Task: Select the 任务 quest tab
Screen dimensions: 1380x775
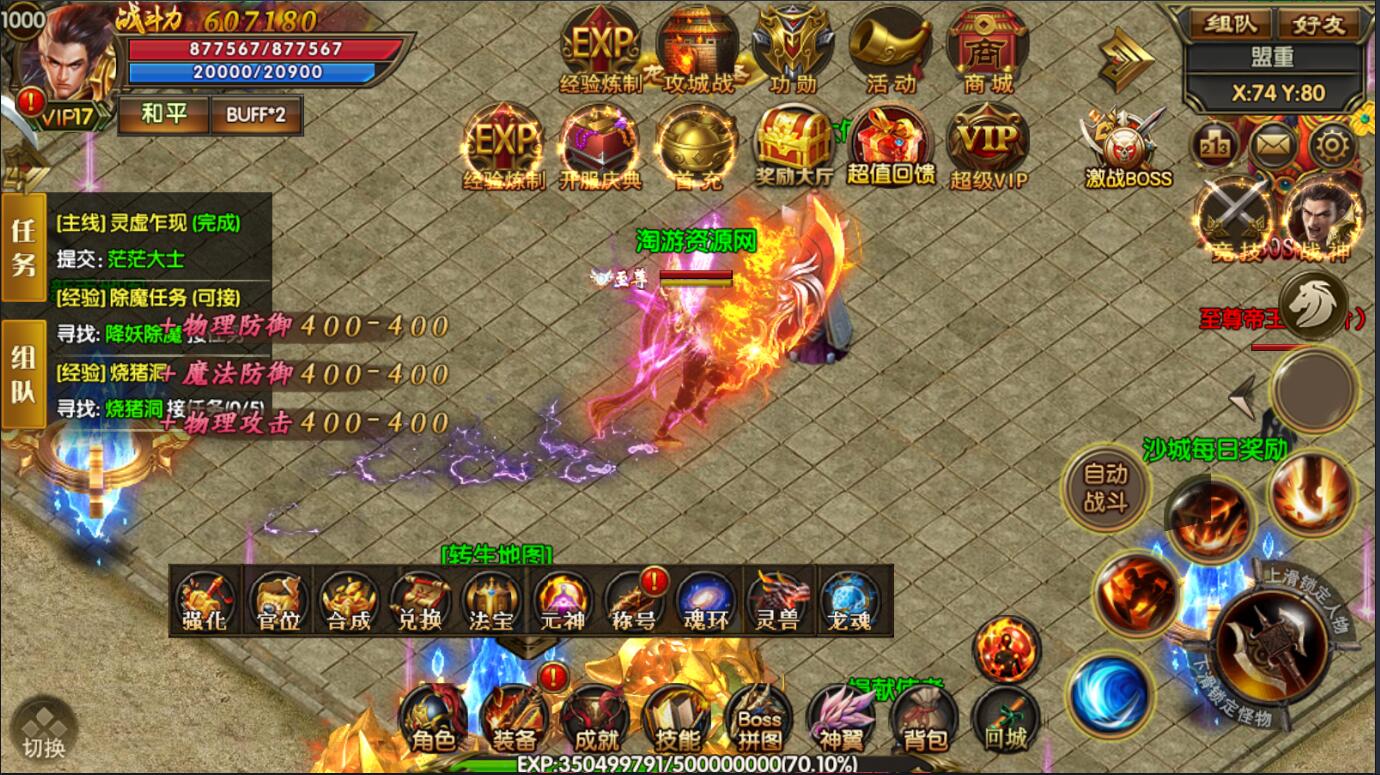Action: [23, 247]
